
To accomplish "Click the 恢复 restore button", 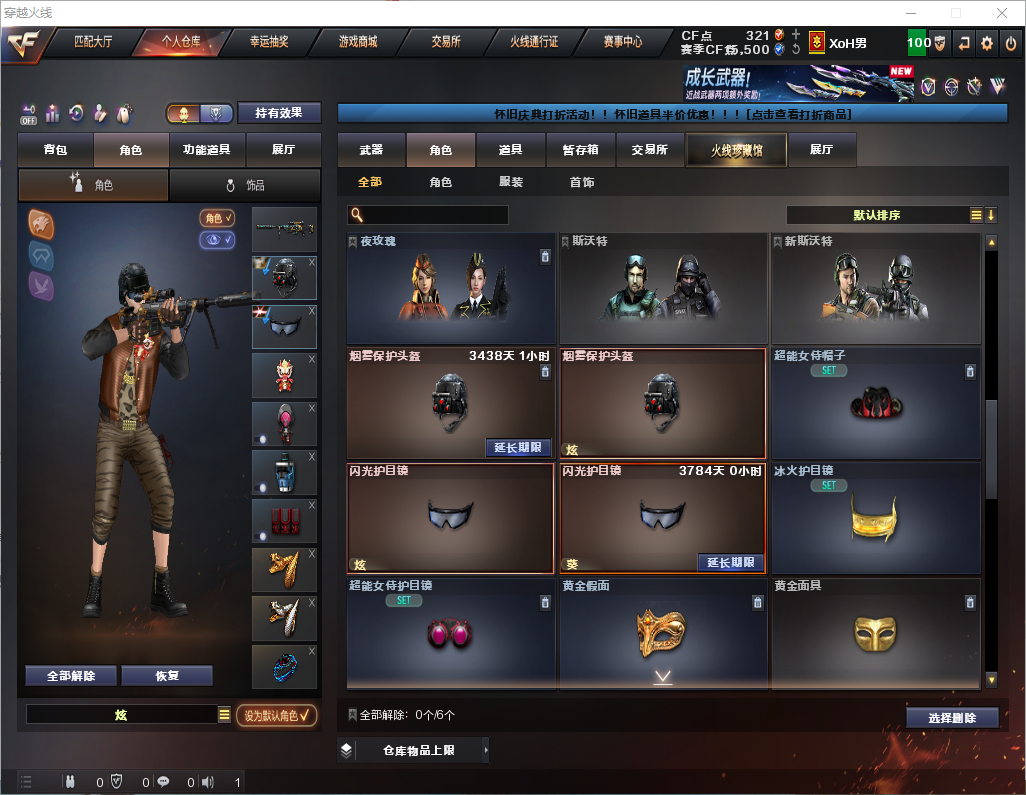I will click(167, 676).
